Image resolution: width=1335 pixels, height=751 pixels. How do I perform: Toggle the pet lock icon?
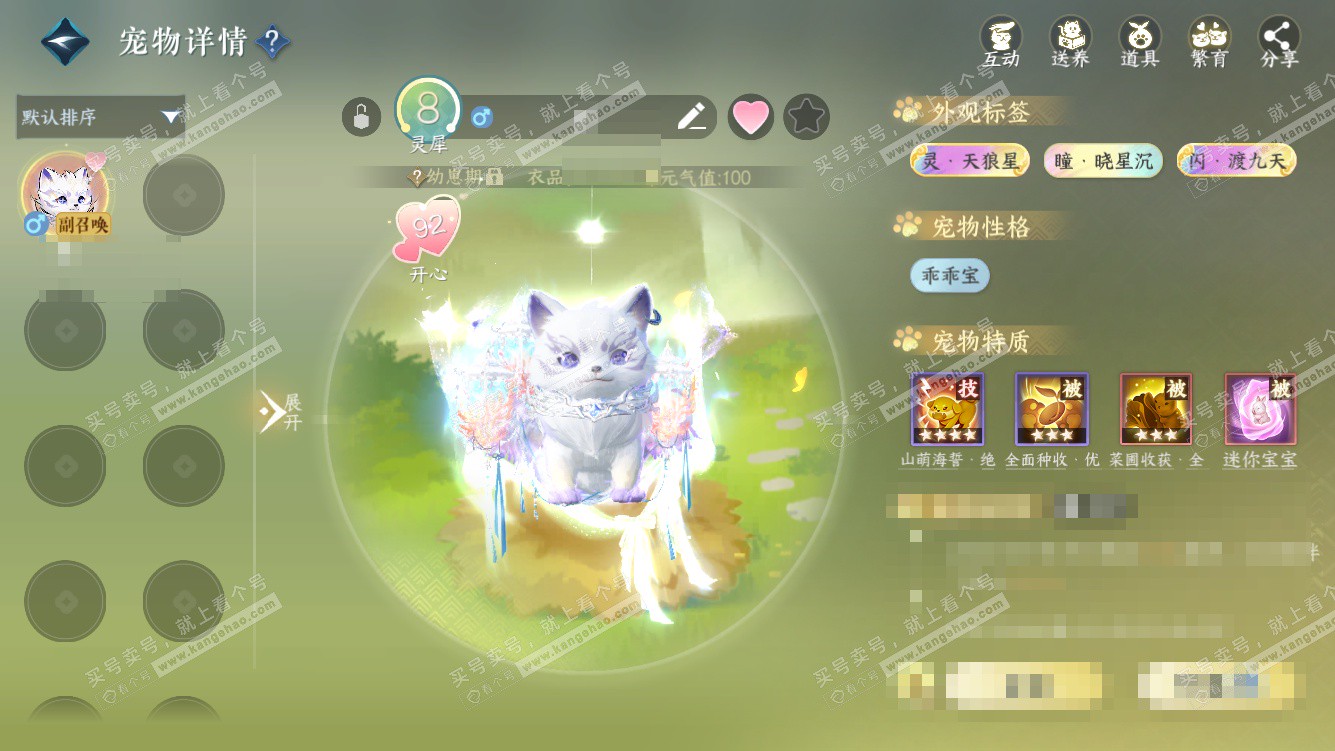[361, 117]
